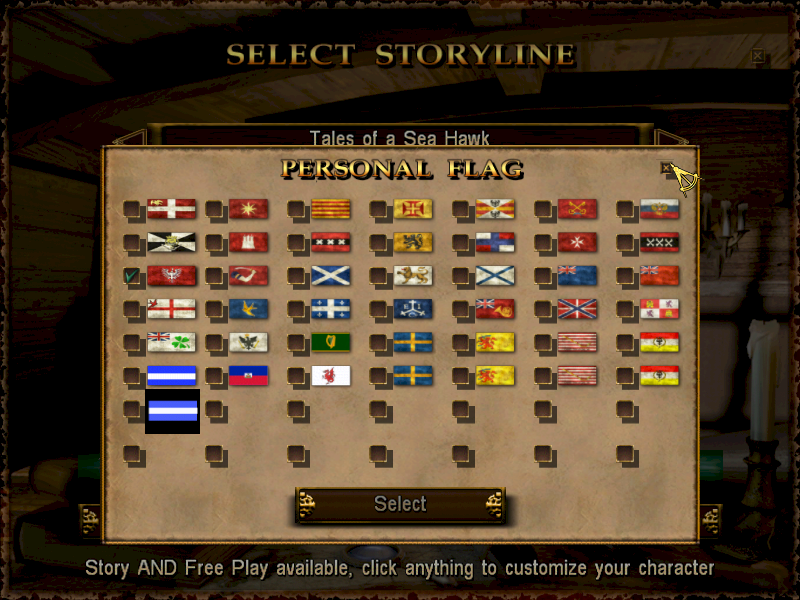Choose the white flag with the black eagle
Screen dimensions: 800x600
tap(247, 342)
